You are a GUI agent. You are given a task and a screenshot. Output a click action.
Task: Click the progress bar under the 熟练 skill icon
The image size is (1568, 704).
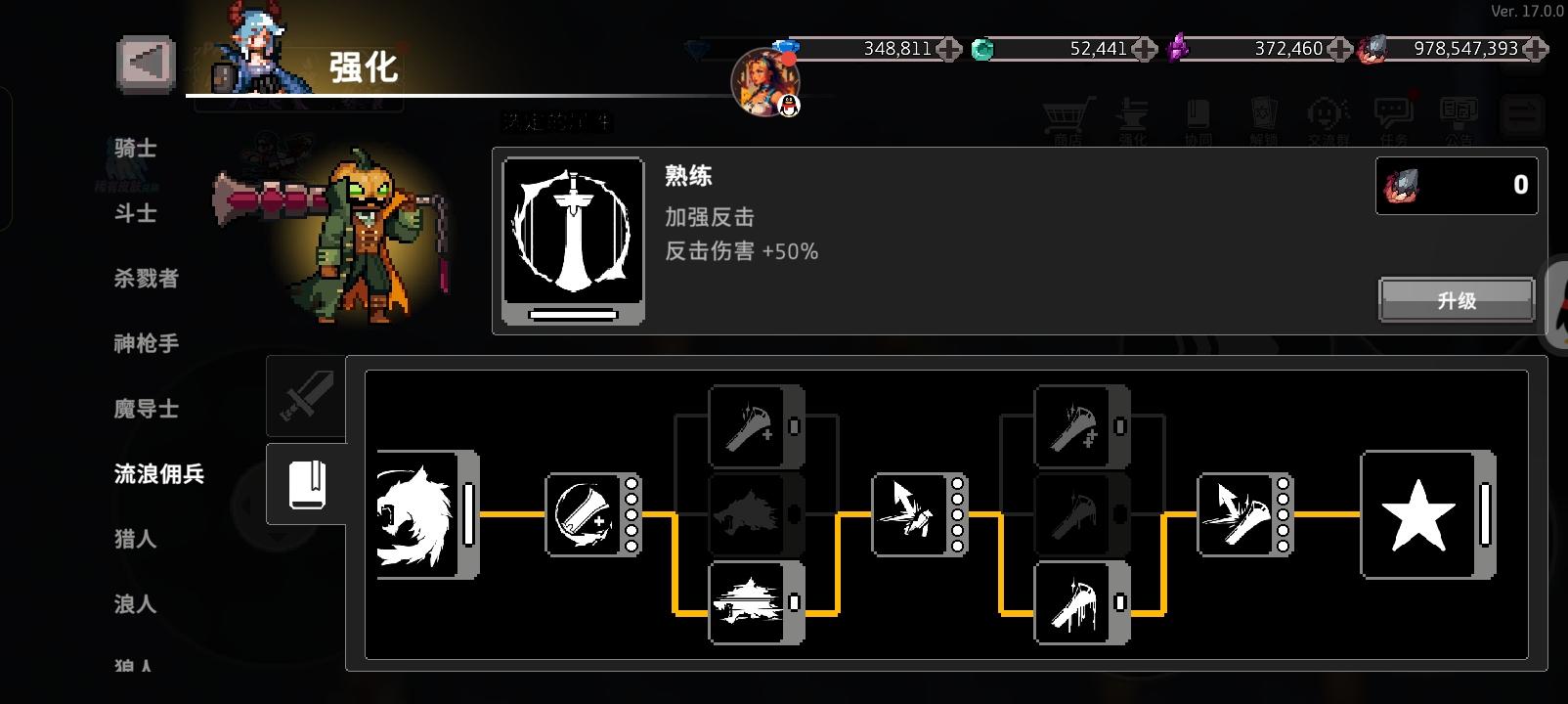coord(571,315)
